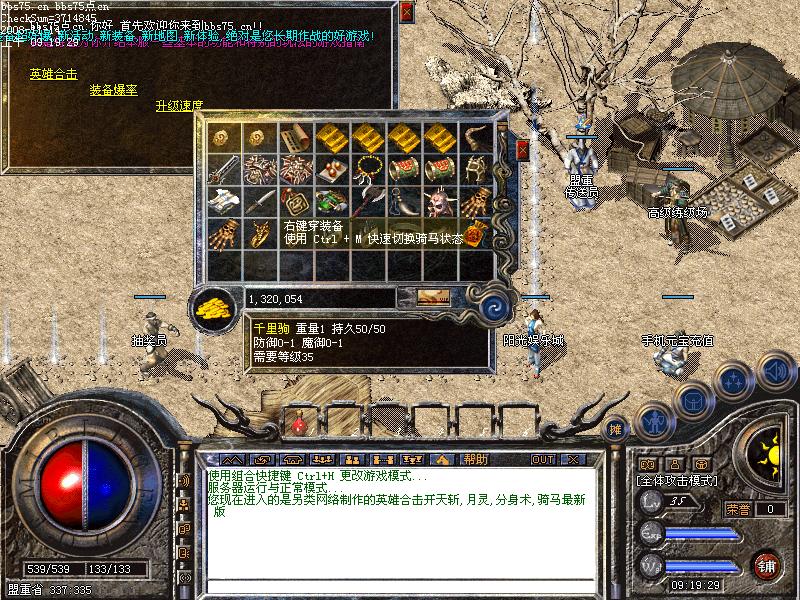800x600 pixels.
Task: Click the OUT button on chat bar
Action: tap(542, 459)
